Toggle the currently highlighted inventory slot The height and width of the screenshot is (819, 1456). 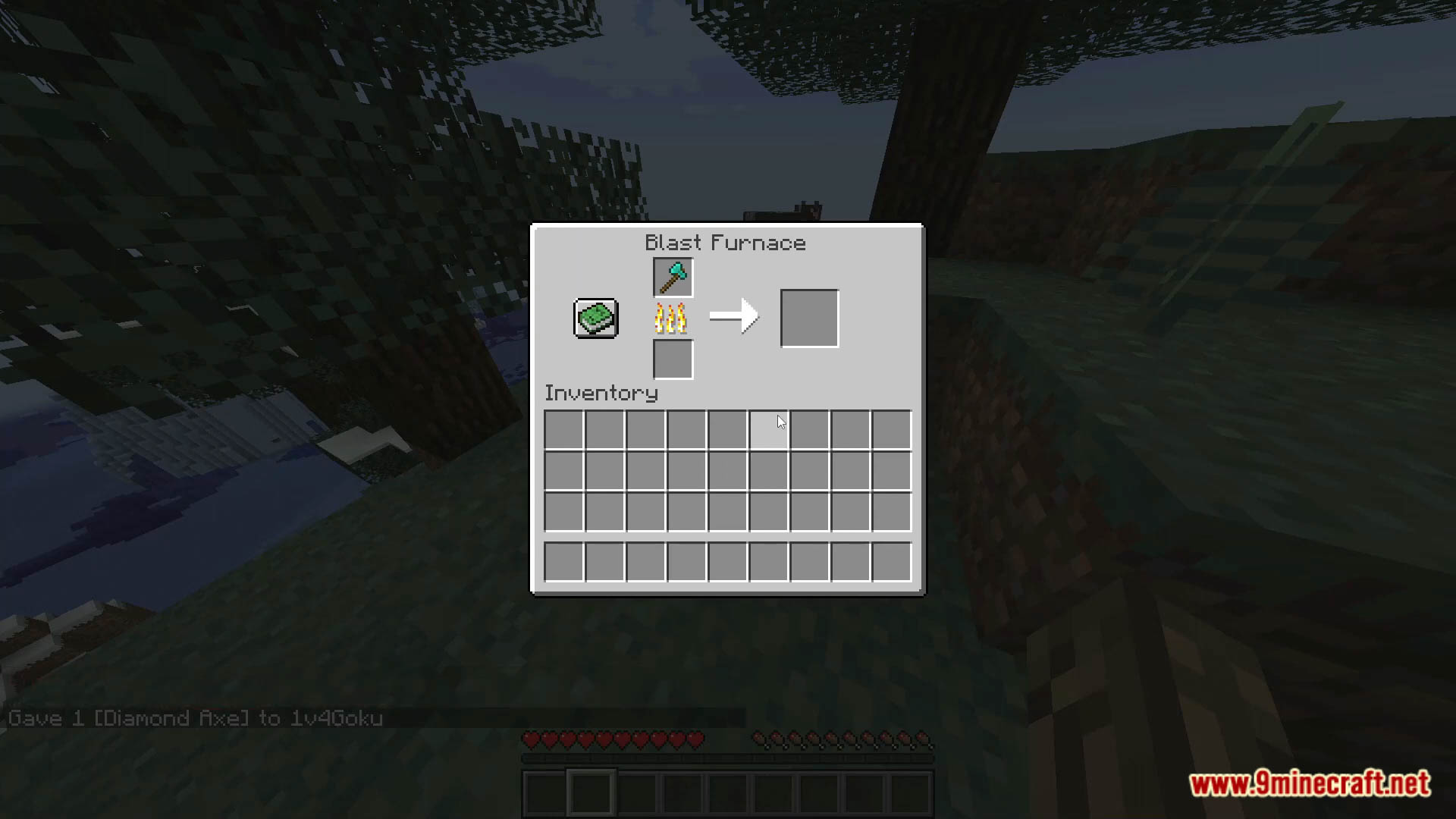[x=769, y=430]
